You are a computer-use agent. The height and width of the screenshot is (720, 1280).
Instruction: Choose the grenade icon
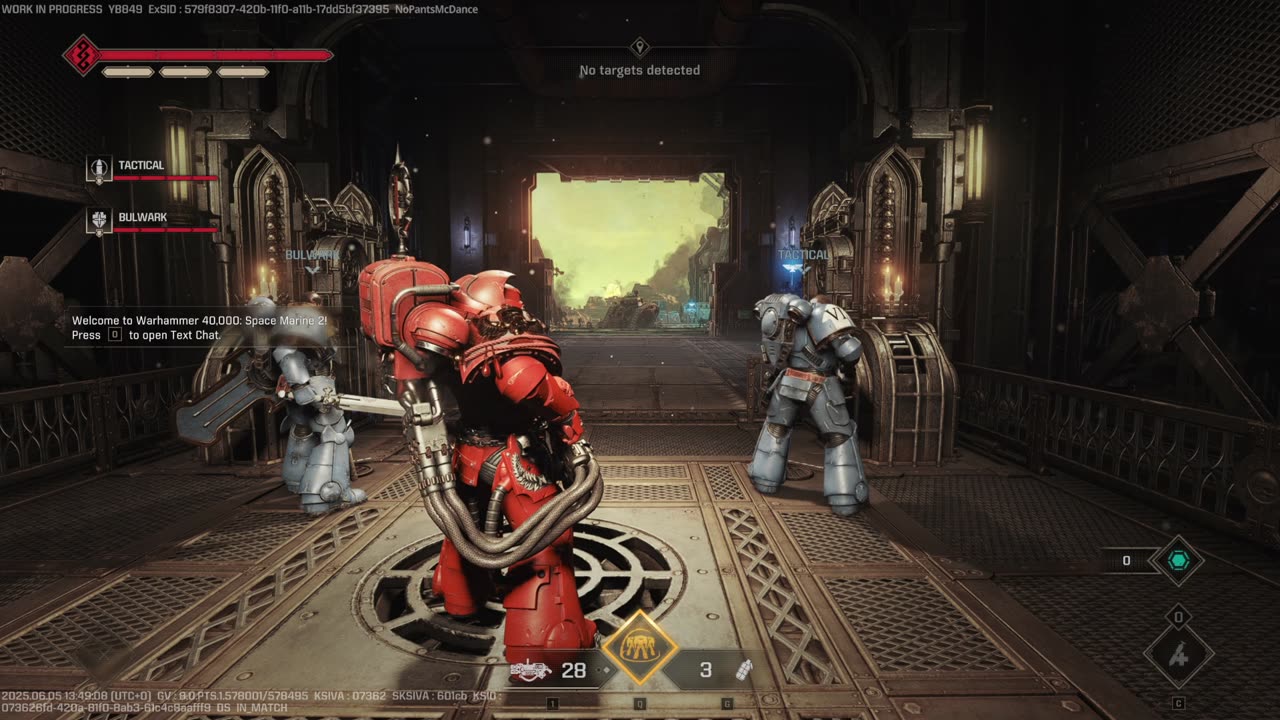coord(744,670)
